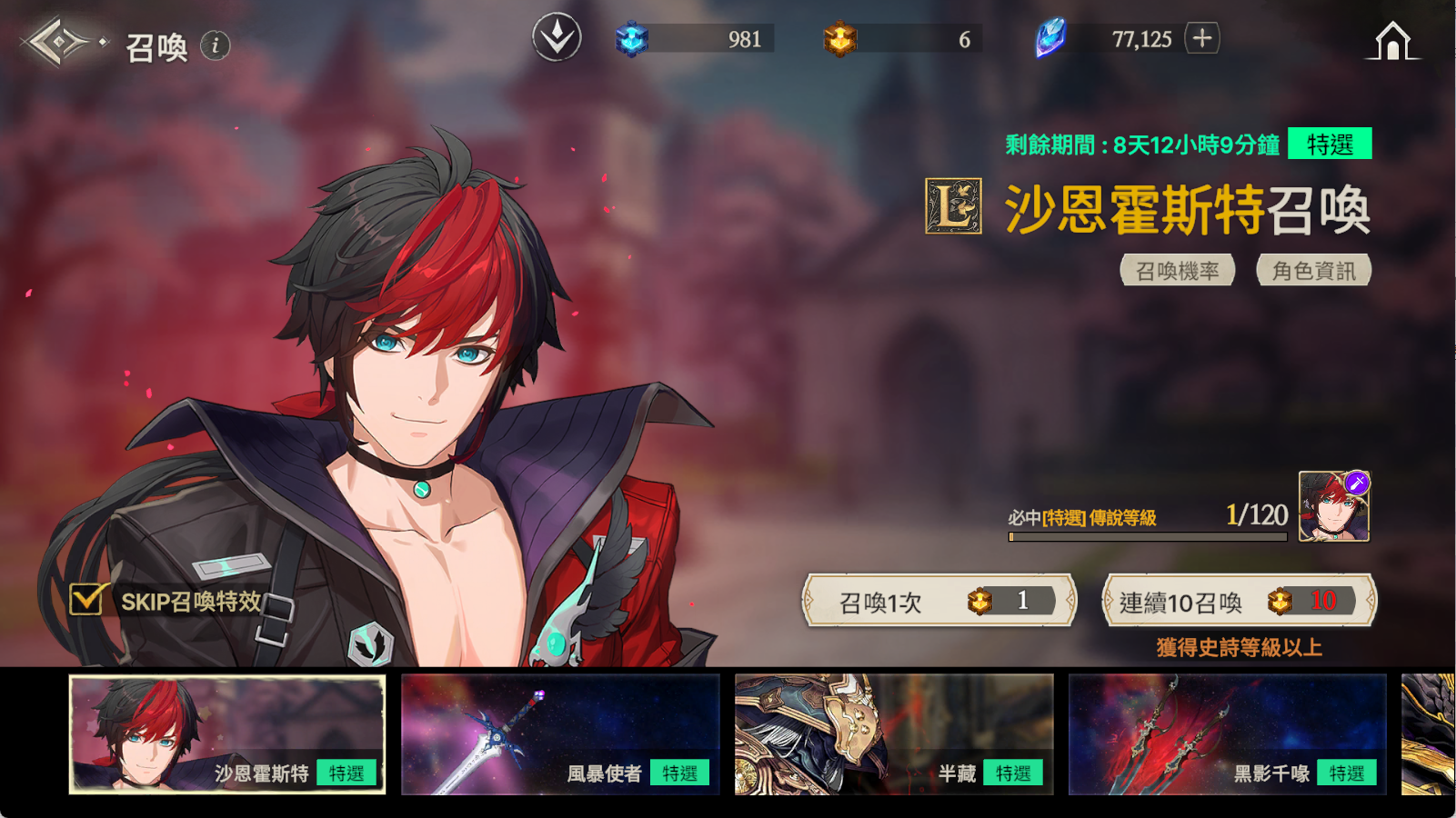
Task: Return to the home screen
Action: point(1392,42)
